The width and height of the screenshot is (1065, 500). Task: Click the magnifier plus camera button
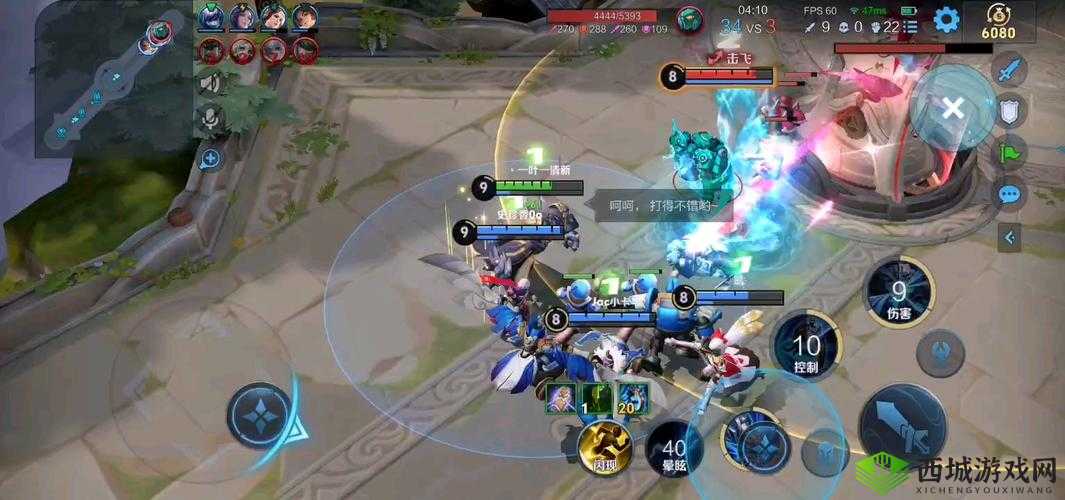click(x=211, y=157)
